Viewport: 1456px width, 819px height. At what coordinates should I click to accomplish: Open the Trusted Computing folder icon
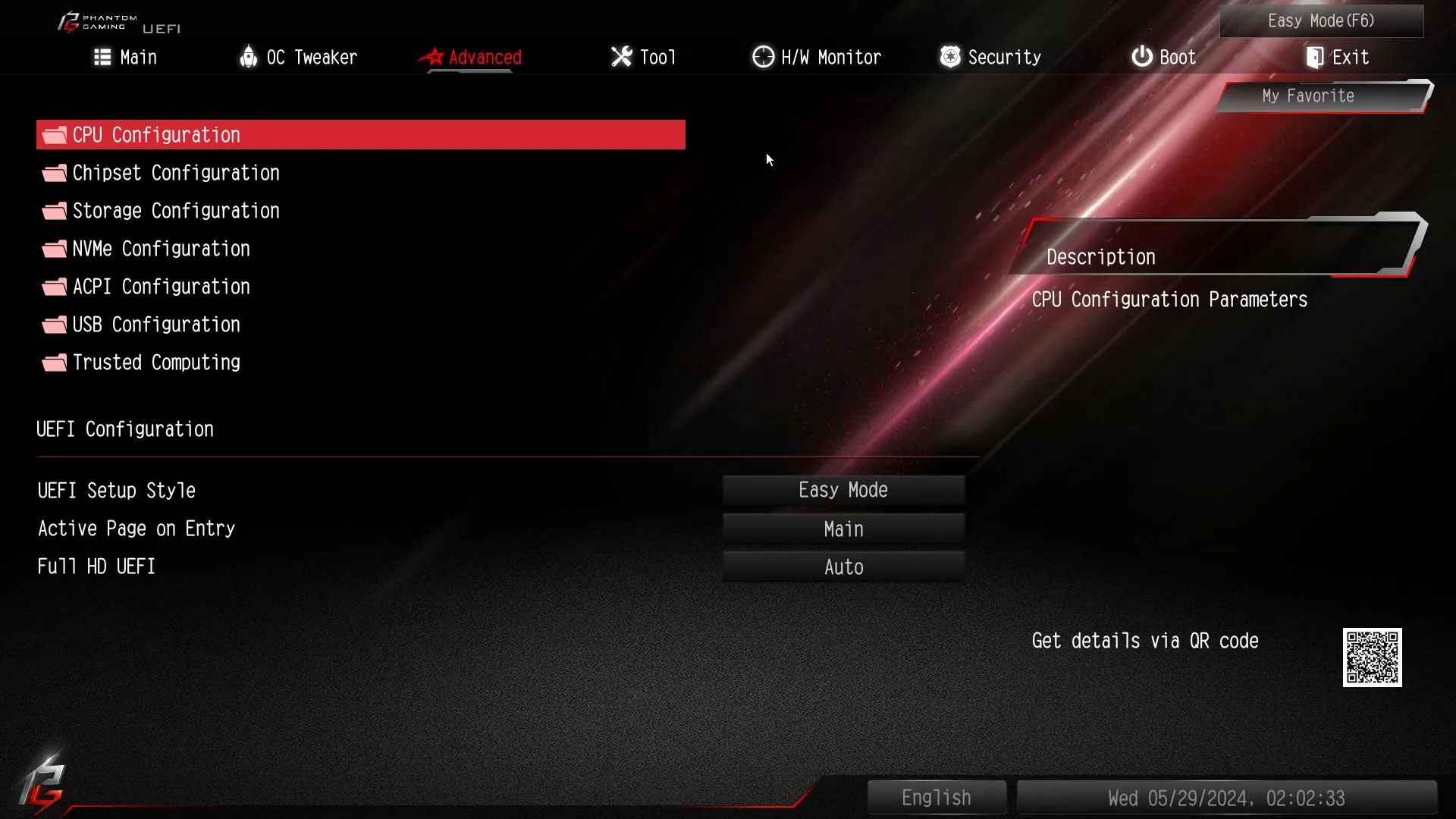(54, 362)
